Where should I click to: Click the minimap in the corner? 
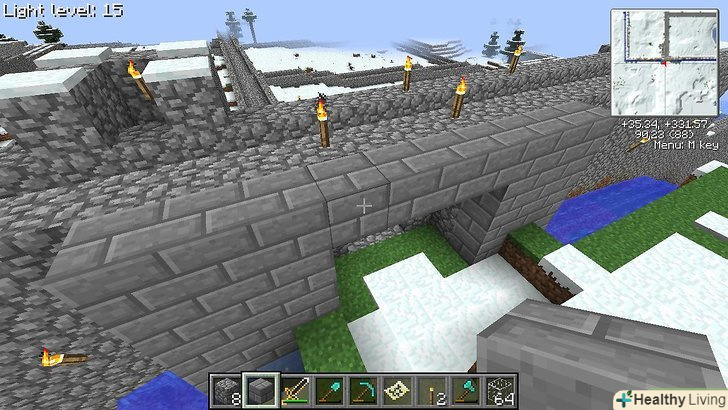click(664, 62)
